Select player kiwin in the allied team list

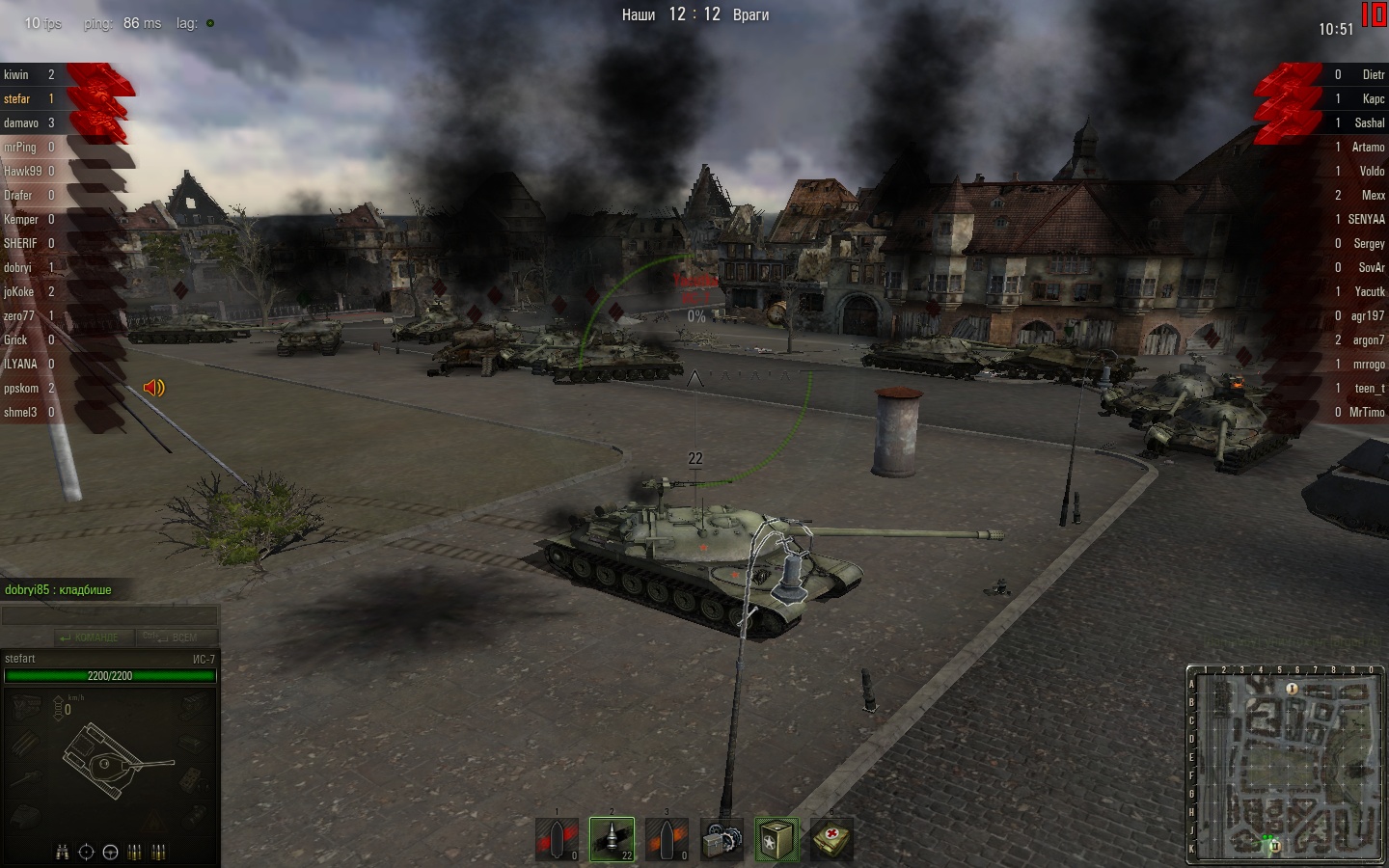16,74
